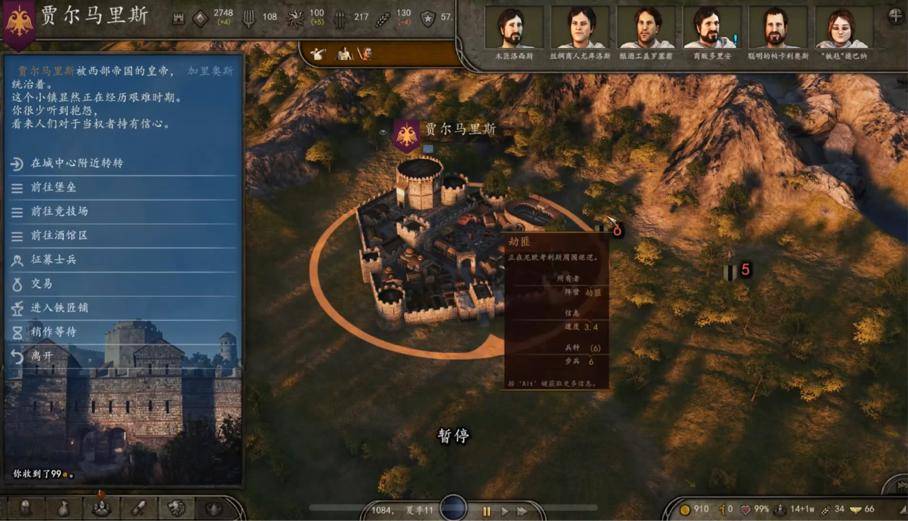Open the round button beside the portraits

[894, 15]
